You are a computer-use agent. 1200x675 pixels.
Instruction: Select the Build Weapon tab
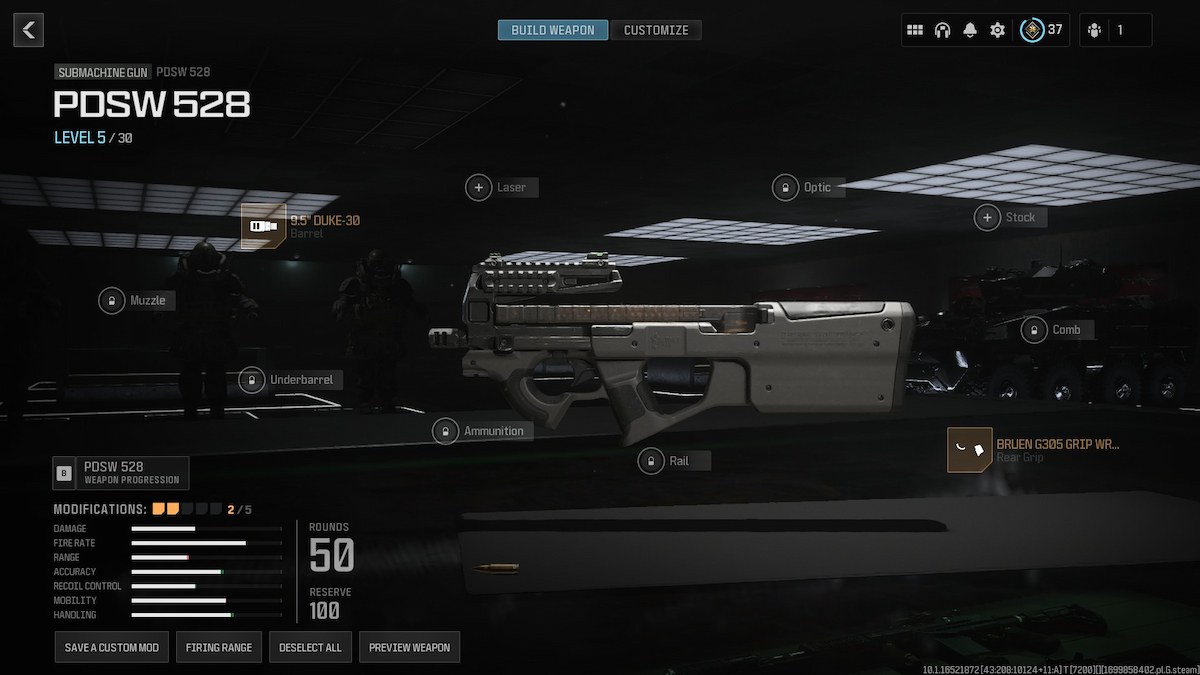click(552, 30)
